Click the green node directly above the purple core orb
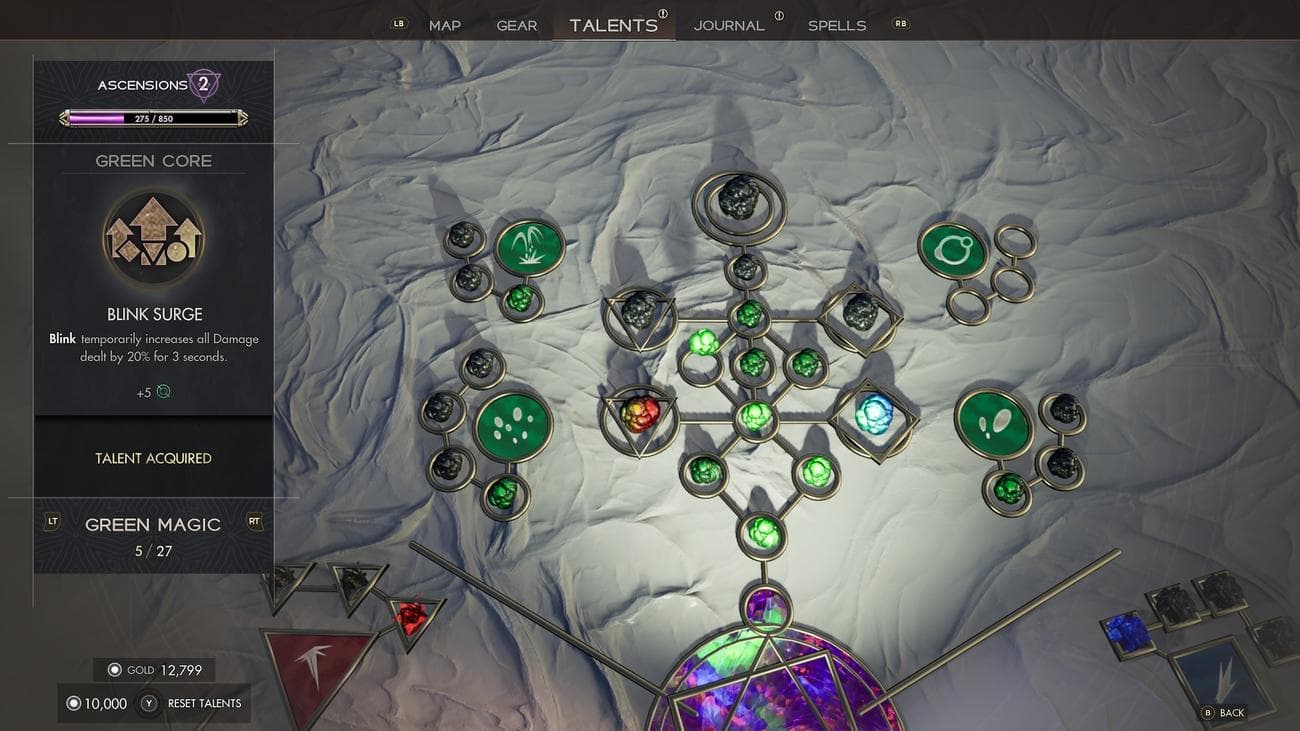Screen dimensions: 1300x731 762,536
